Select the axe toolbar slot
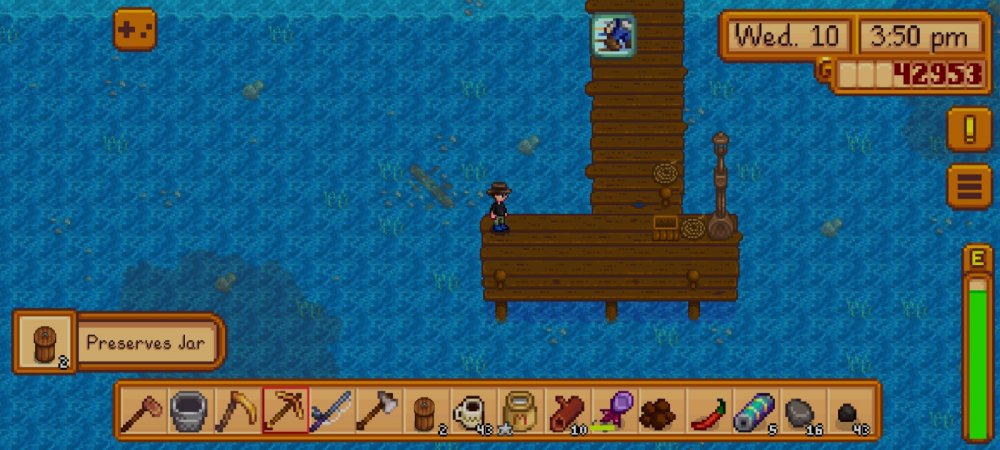This screenshot has width=1000, height=450. (x=378, y=411)
